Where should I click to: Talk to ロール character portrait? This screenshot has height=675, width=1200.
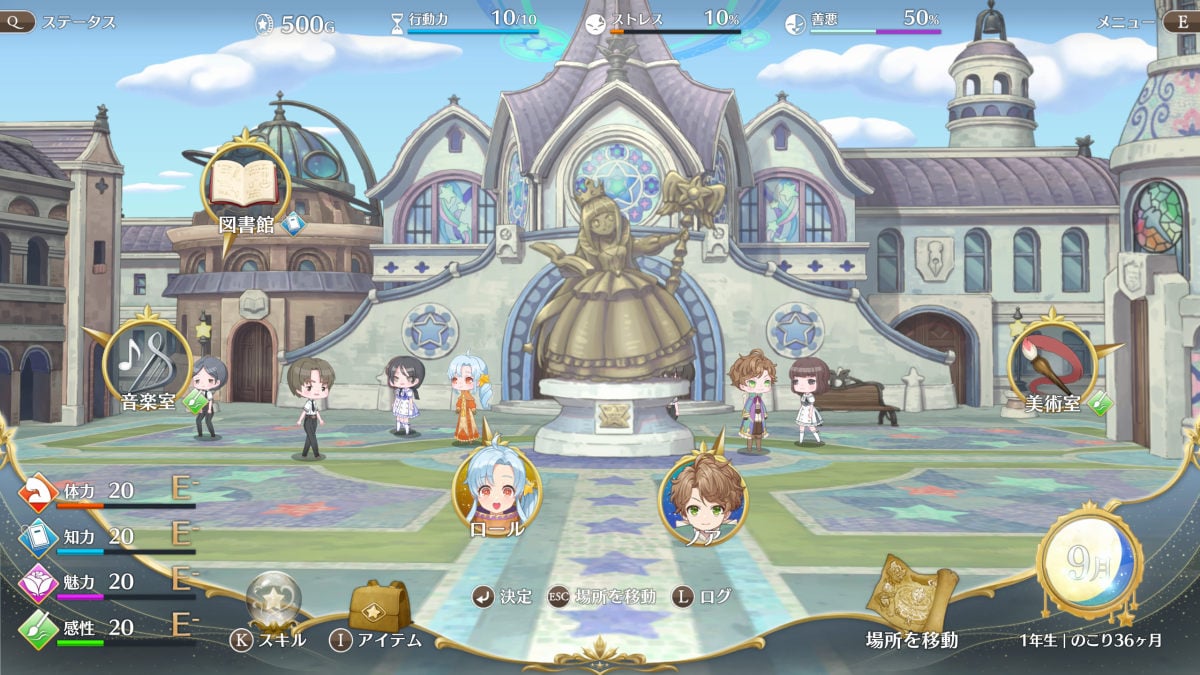click(497, 487)
